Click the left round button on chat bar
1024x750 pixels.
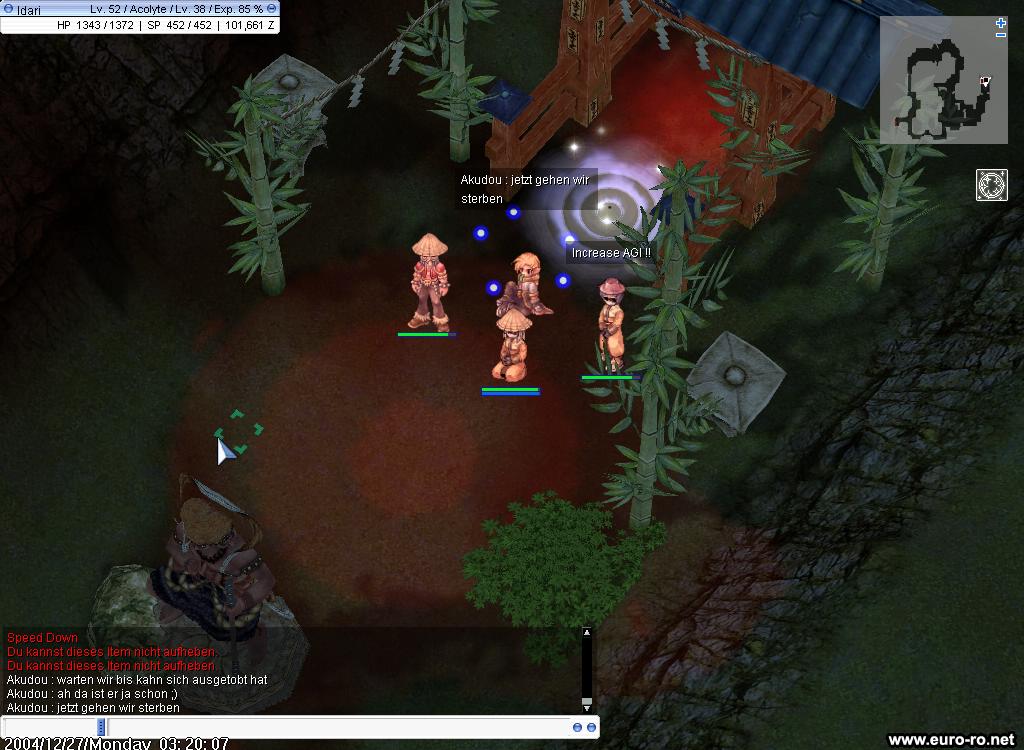click(578, 727)
